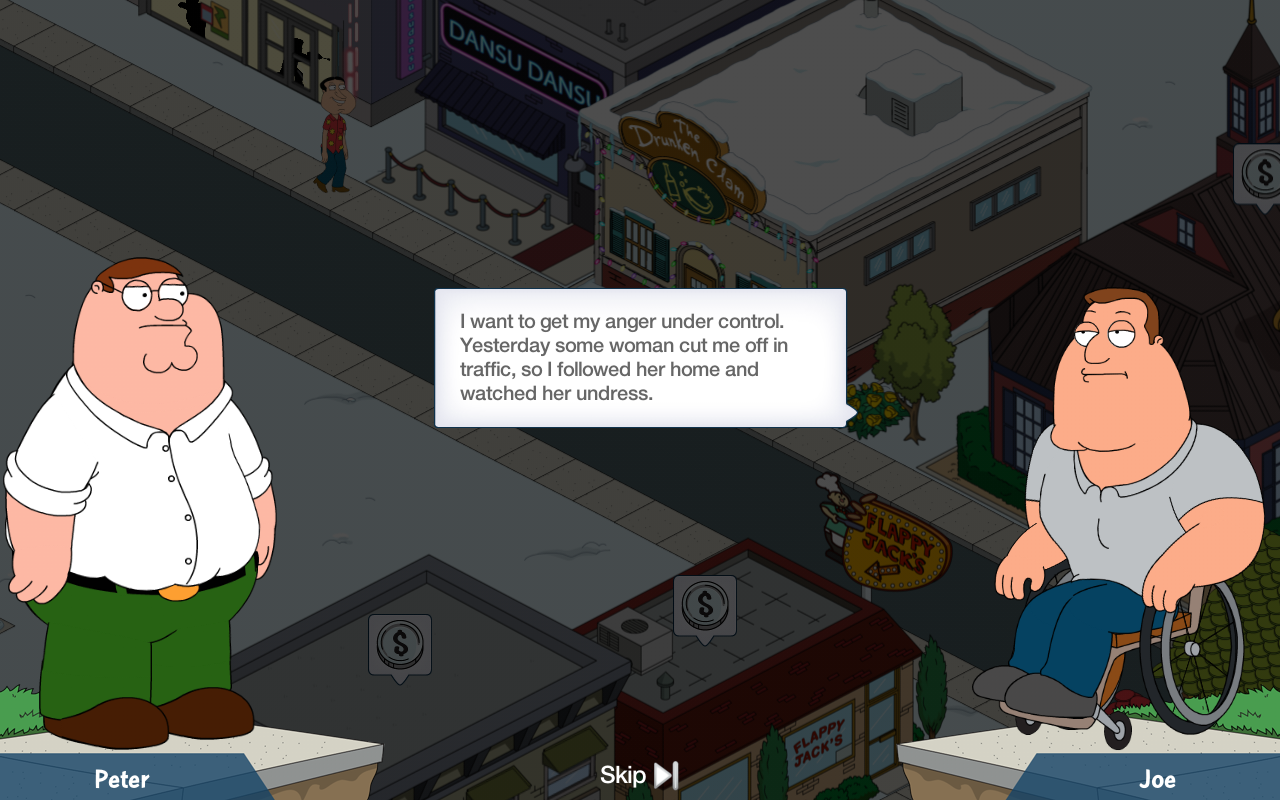Tap the dialogue speech box to continue
Image resolution: width=1280 pixels, height=800 pixels.
click(x=640, y=358)
